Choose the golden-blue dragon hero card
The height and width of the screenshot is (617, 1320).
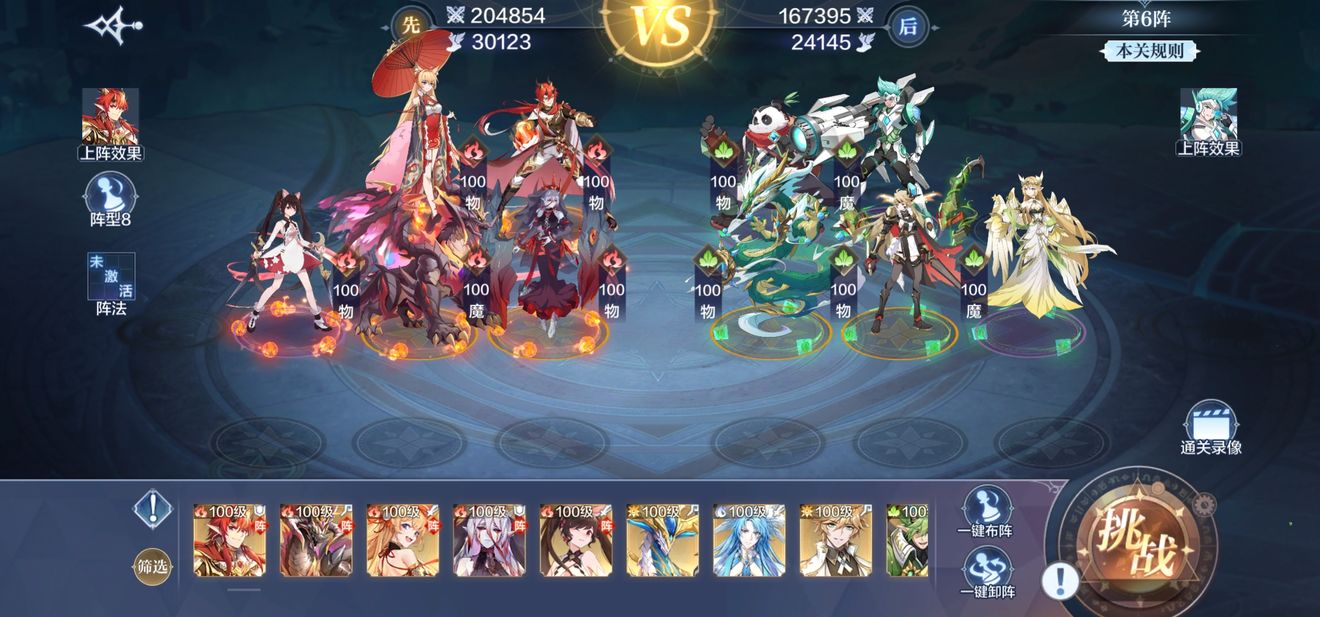(662, 540)
